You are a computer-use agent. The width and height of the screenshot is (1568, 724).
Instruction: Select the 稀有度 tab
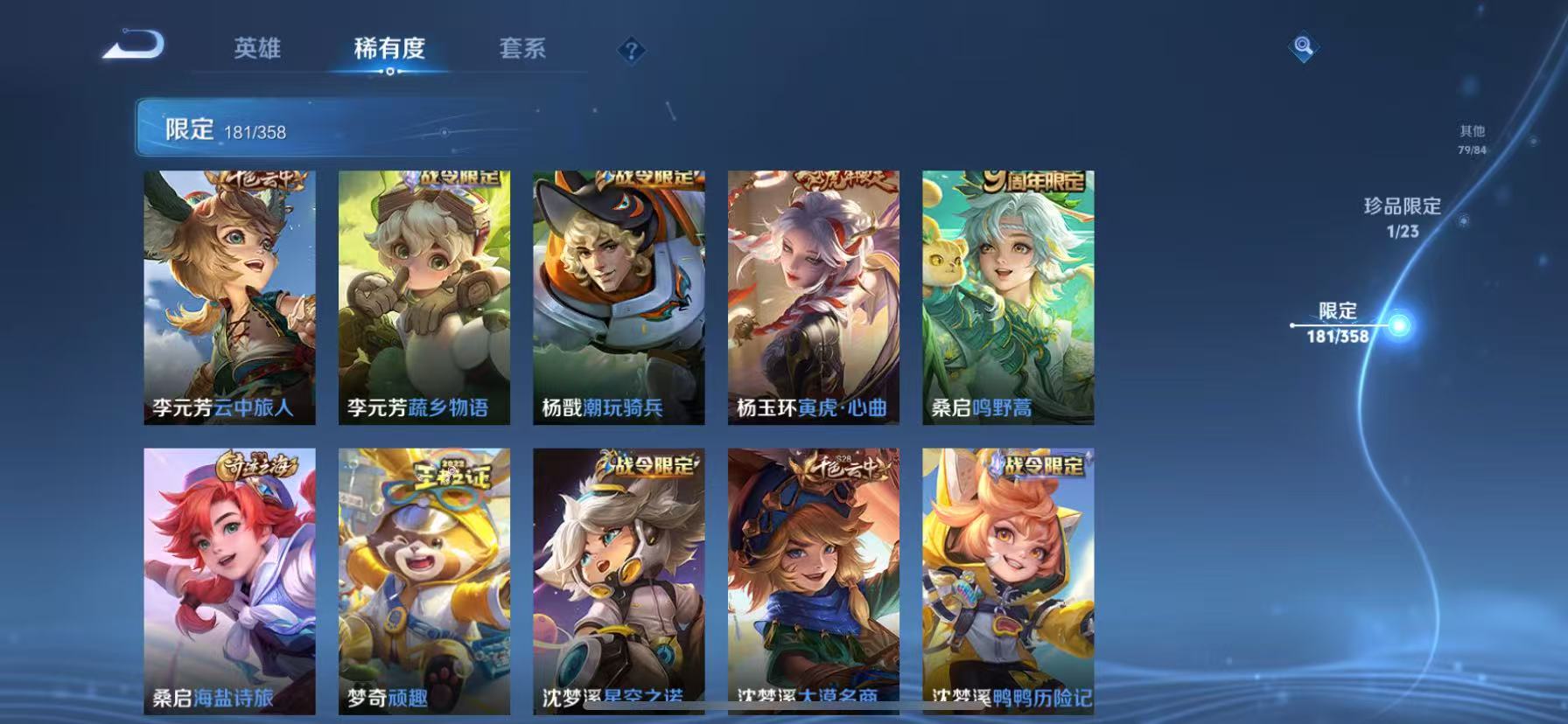coord(390,50)
